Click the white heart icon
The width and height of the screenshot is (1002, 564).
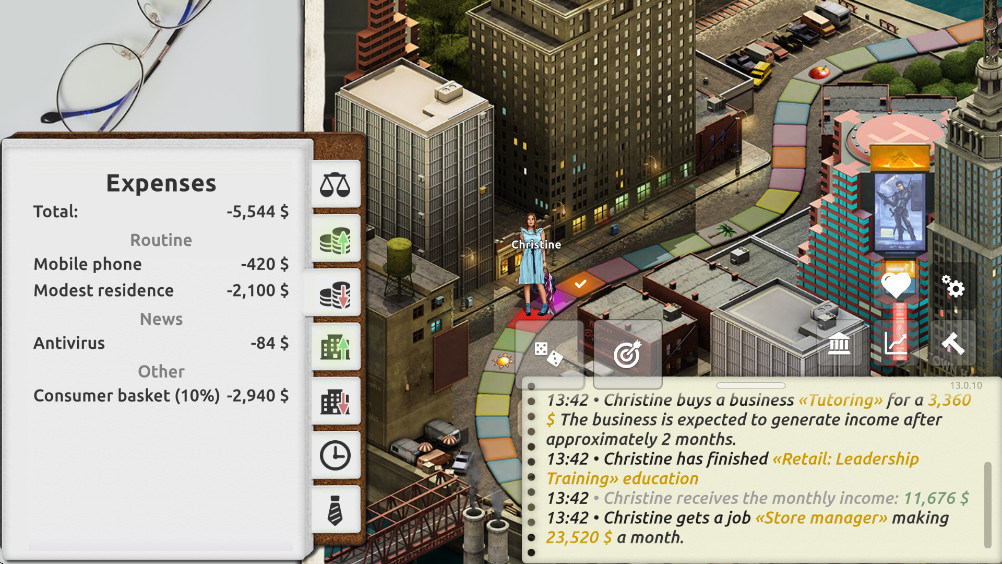896,287
